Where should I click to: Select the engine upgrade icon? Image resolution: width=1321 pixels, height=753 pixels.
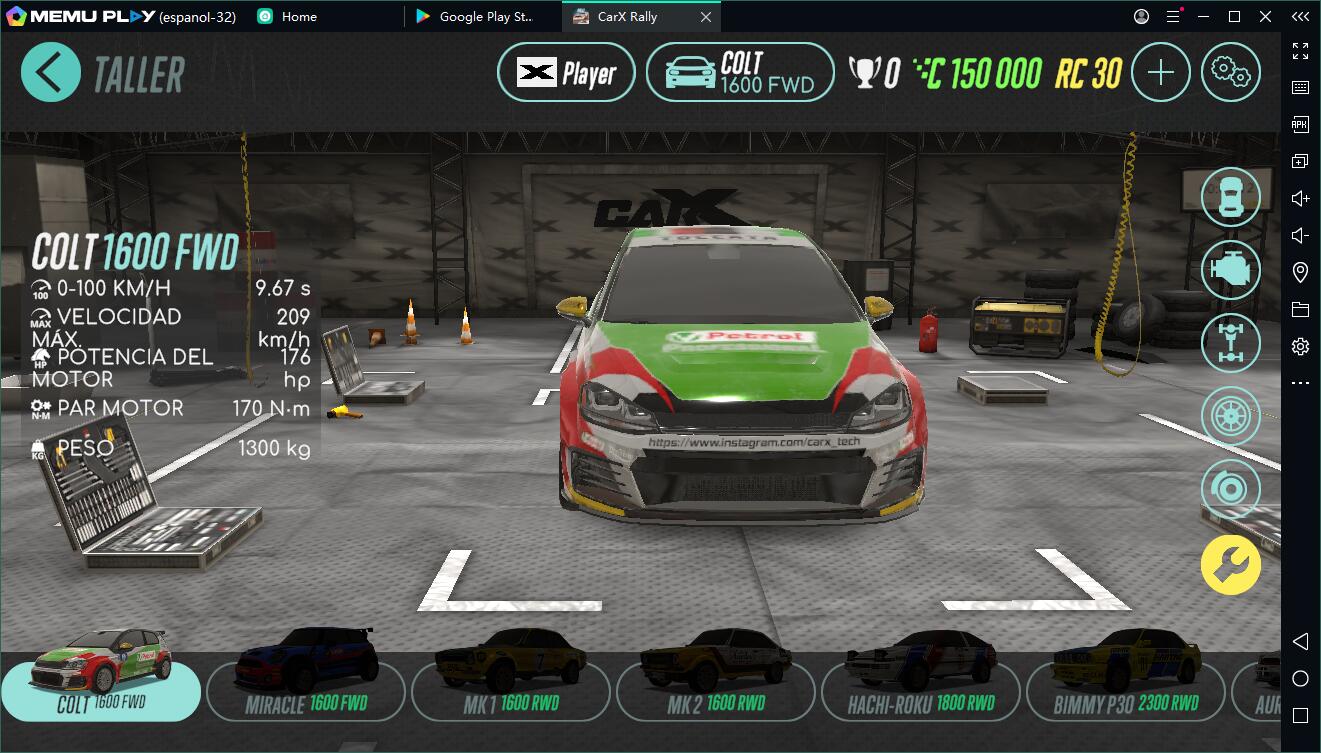click(x=1231, y=270)
